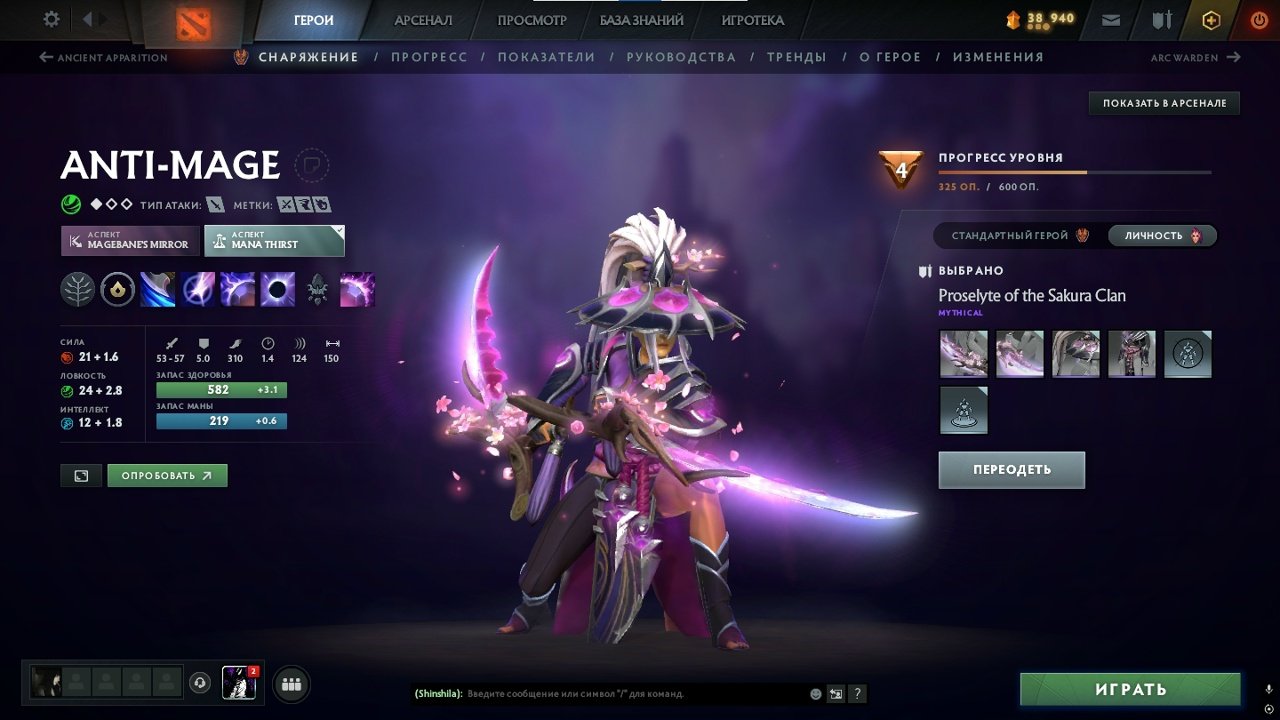Click the armory shield-and-sword icon
This screenshot has height=720, width=1280.
coord(1162,18)
